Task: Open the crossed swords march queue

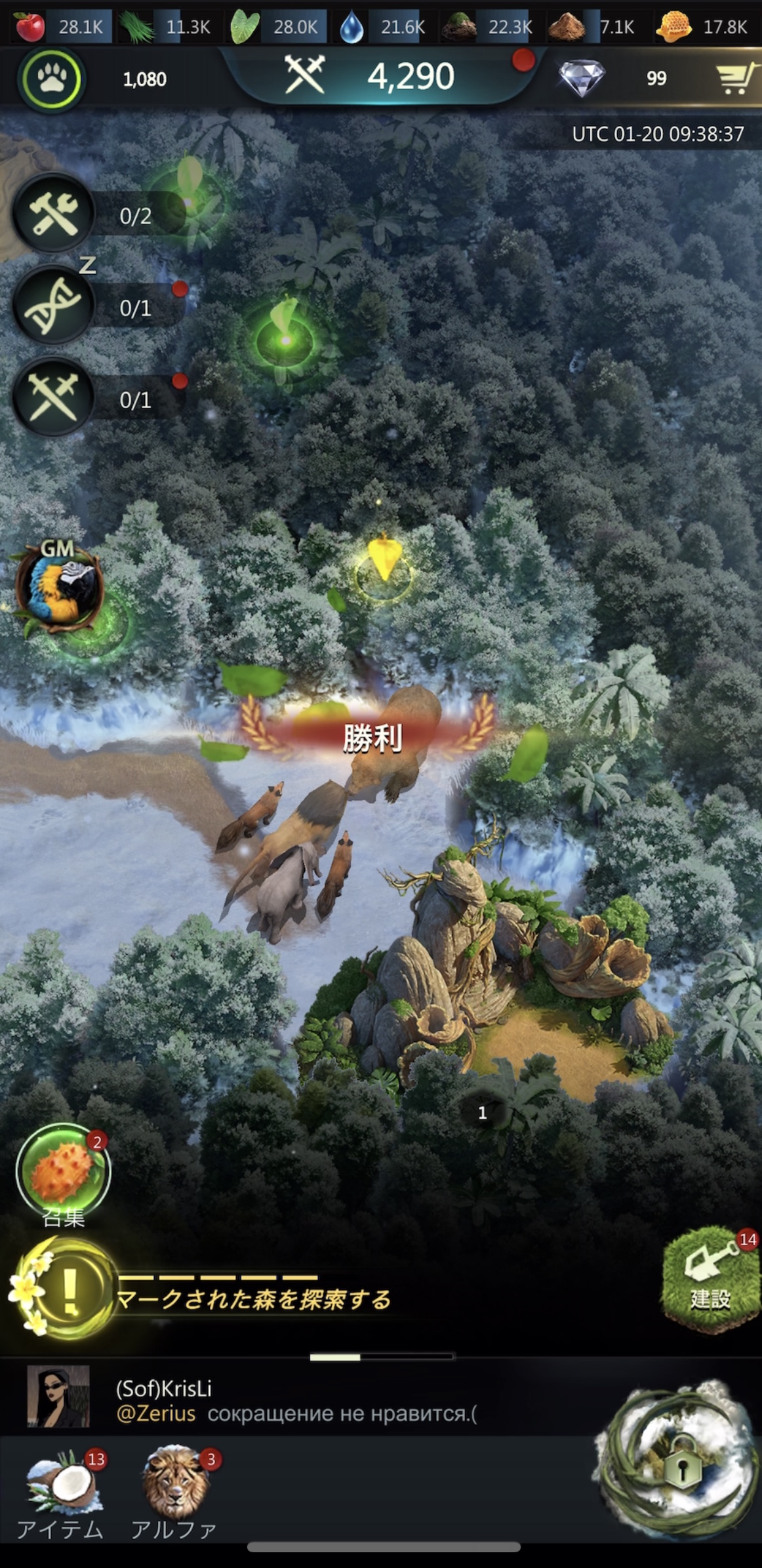Action: pyautogui.click(x=54, y=398)
